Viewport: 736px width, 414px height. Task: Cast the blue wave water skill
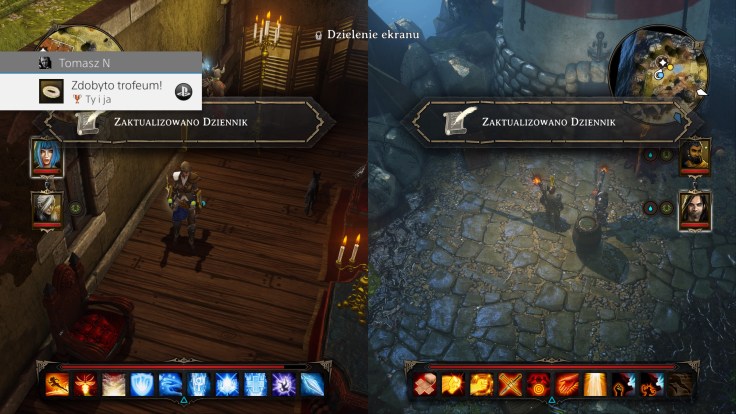point(171,384)
